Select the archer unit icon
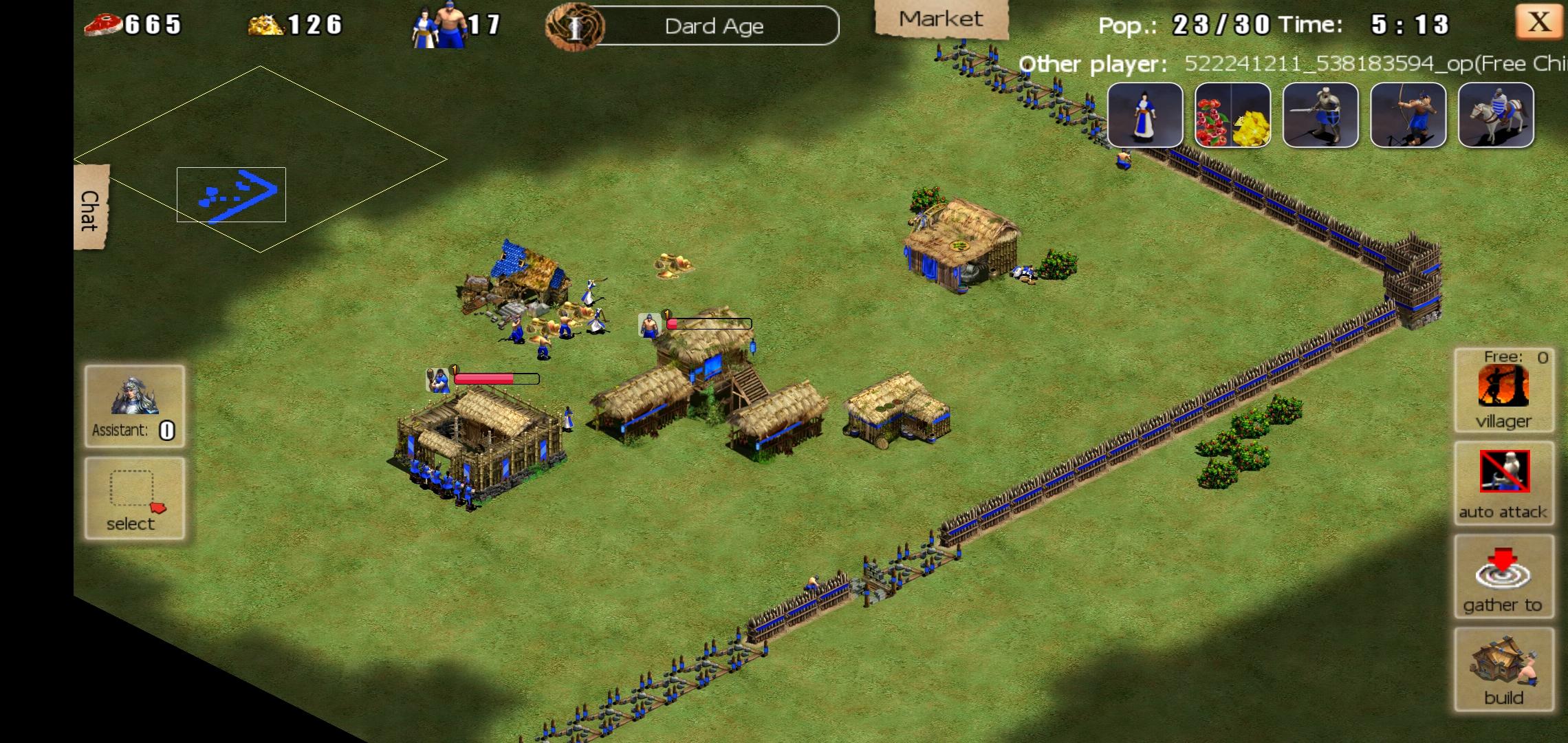This screenshot has width=1568, height=743. click(x=1408, y=115)
